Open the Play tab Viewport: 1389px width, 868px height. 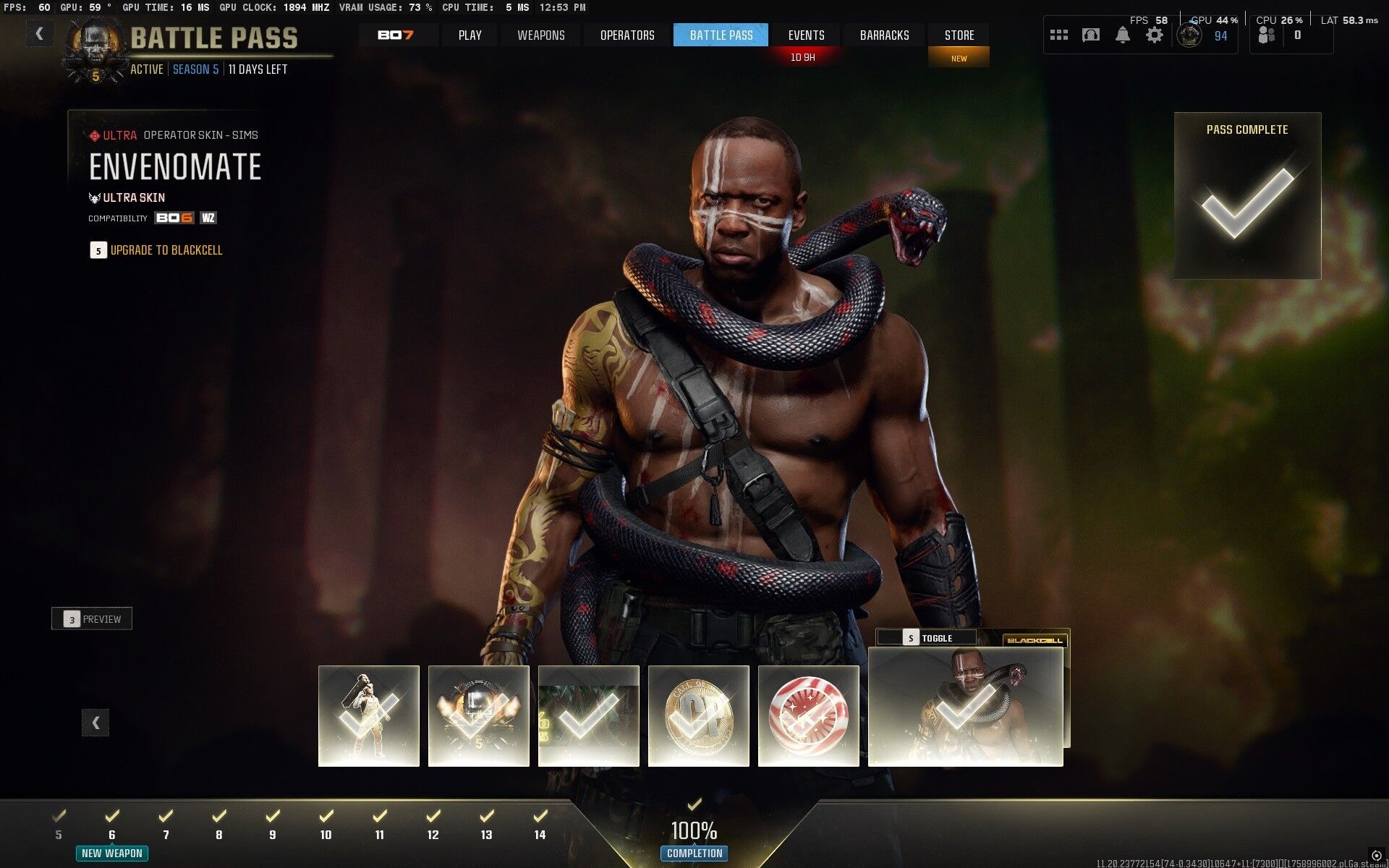(x=470, y=35)
